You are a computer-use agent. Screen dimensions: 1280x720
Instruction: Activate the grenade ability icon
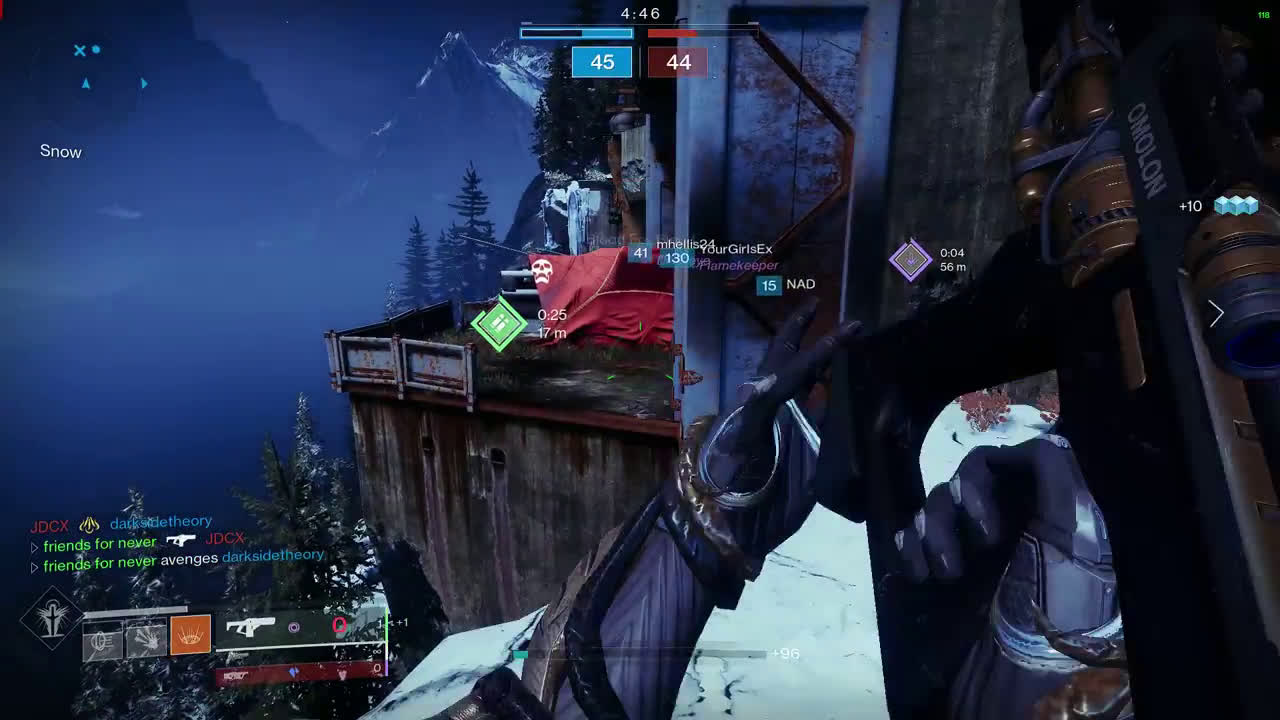coord(103,640)
